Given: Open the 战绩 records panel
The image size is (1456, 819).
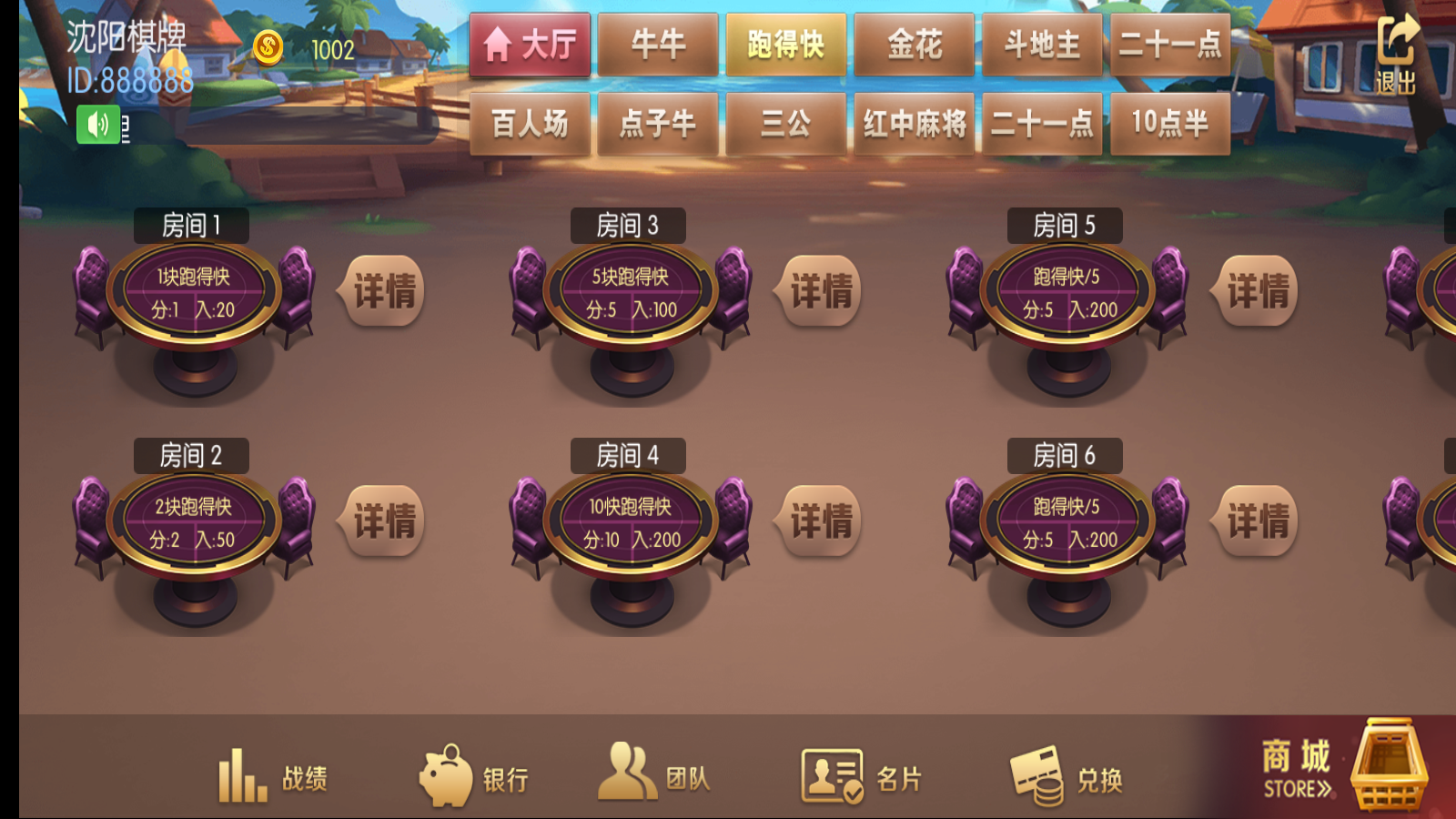Looking at the screenshot, I should (x=276, y=775).
